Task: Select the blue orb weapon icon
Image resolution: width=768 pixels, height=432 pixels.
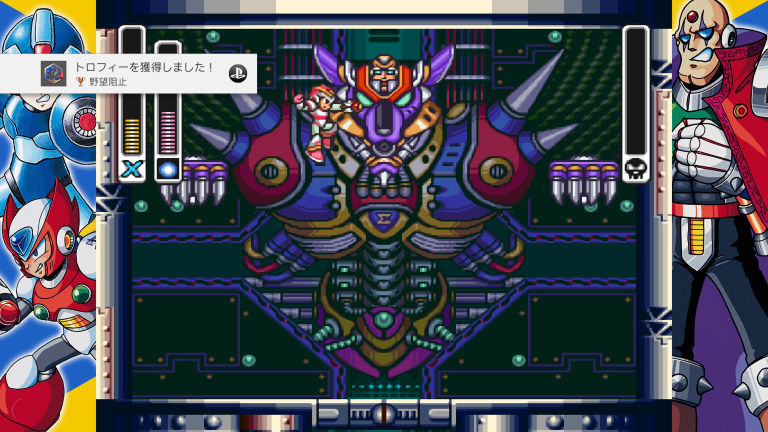Action: pyautogui.click(x=168, y=168)
